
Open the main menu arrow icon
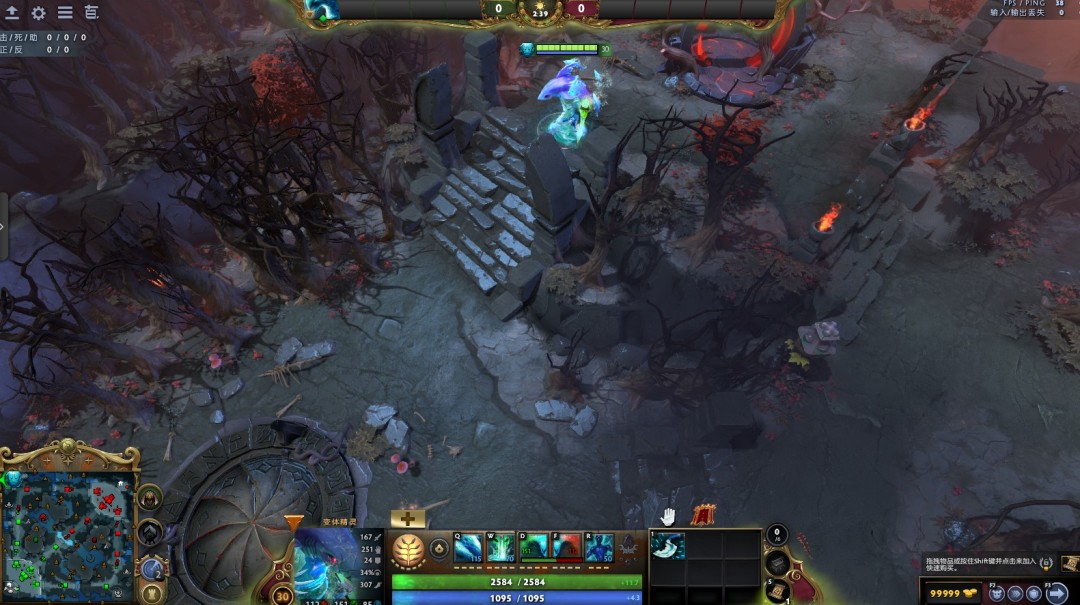(12, 13)
